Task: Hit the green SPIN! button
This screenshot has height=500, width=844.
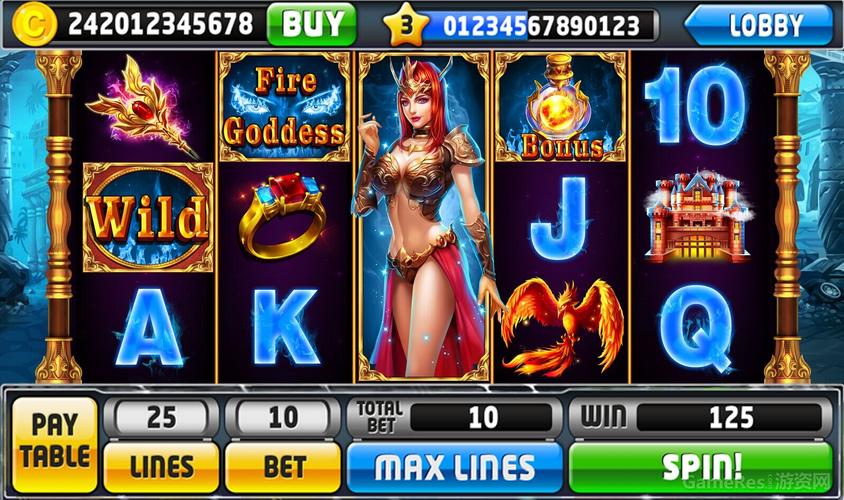Action: point(702,466)
